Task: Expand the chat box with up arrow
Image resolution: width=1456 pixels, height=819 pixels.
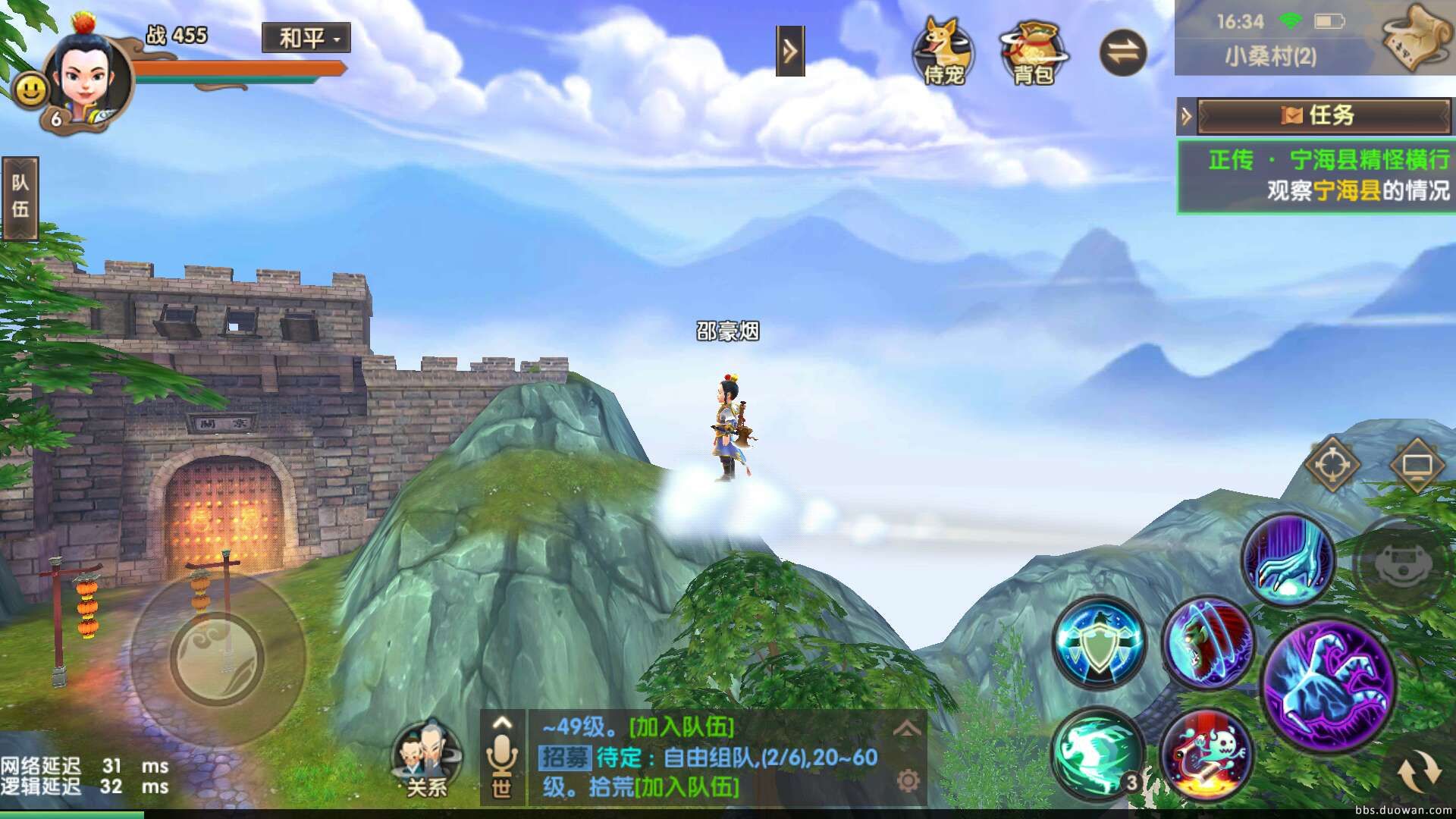Action: coord(907,730)
